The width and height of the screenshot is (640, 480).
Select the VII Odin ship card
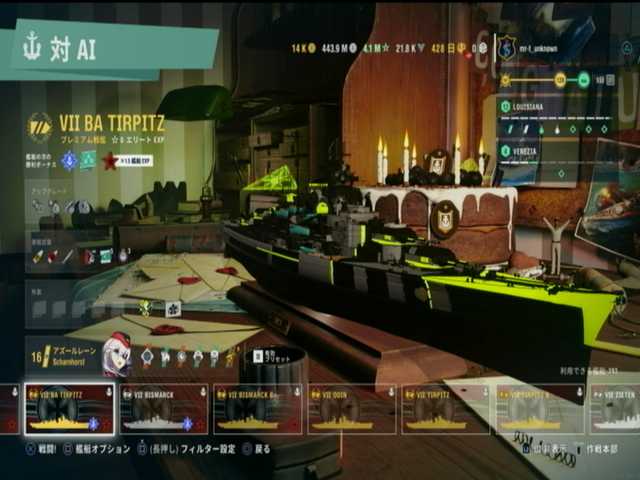tap(351, 410)
